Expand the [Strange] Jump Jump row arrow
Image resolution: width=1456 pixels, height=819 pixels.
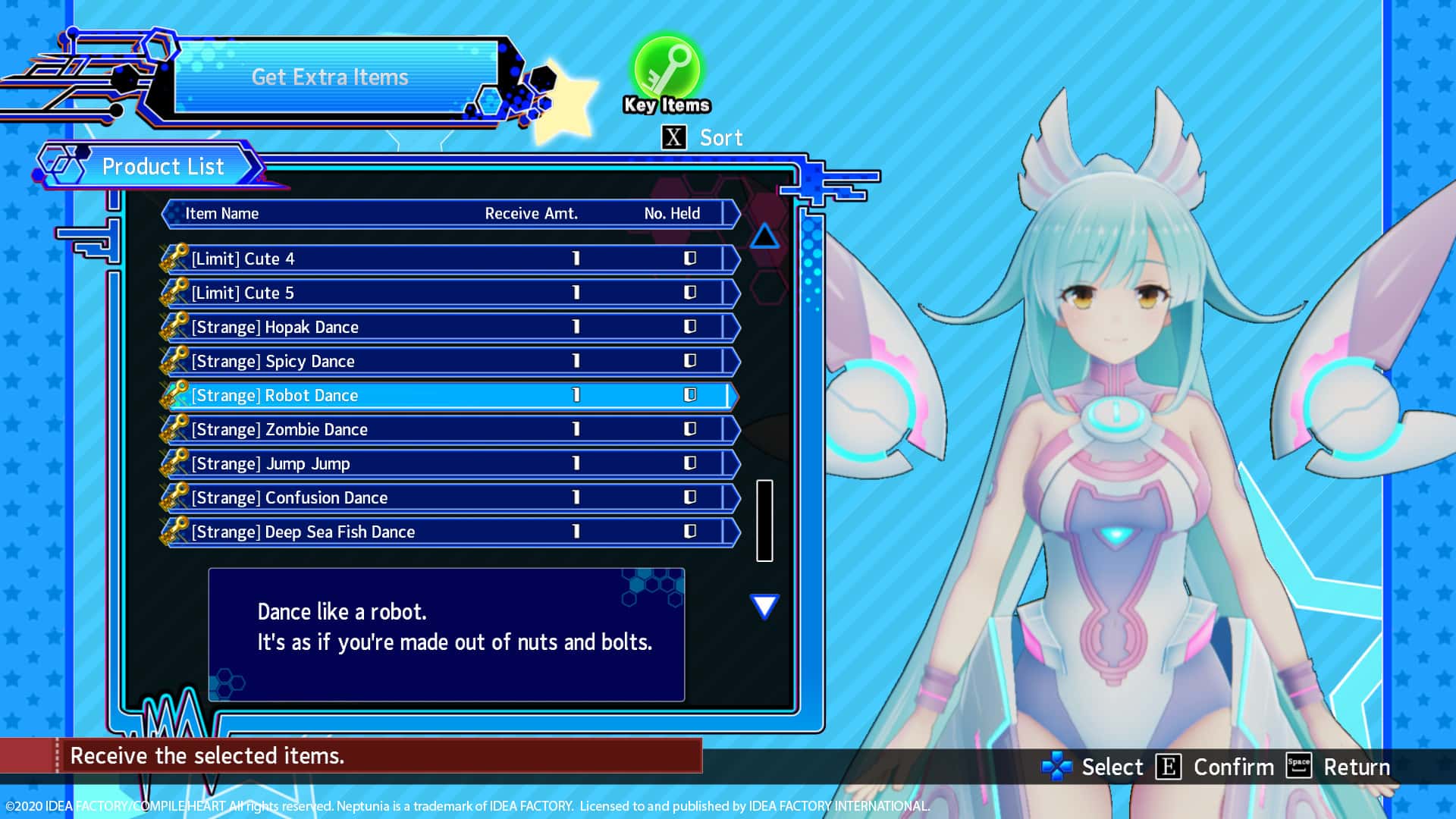tap(733, 463)
